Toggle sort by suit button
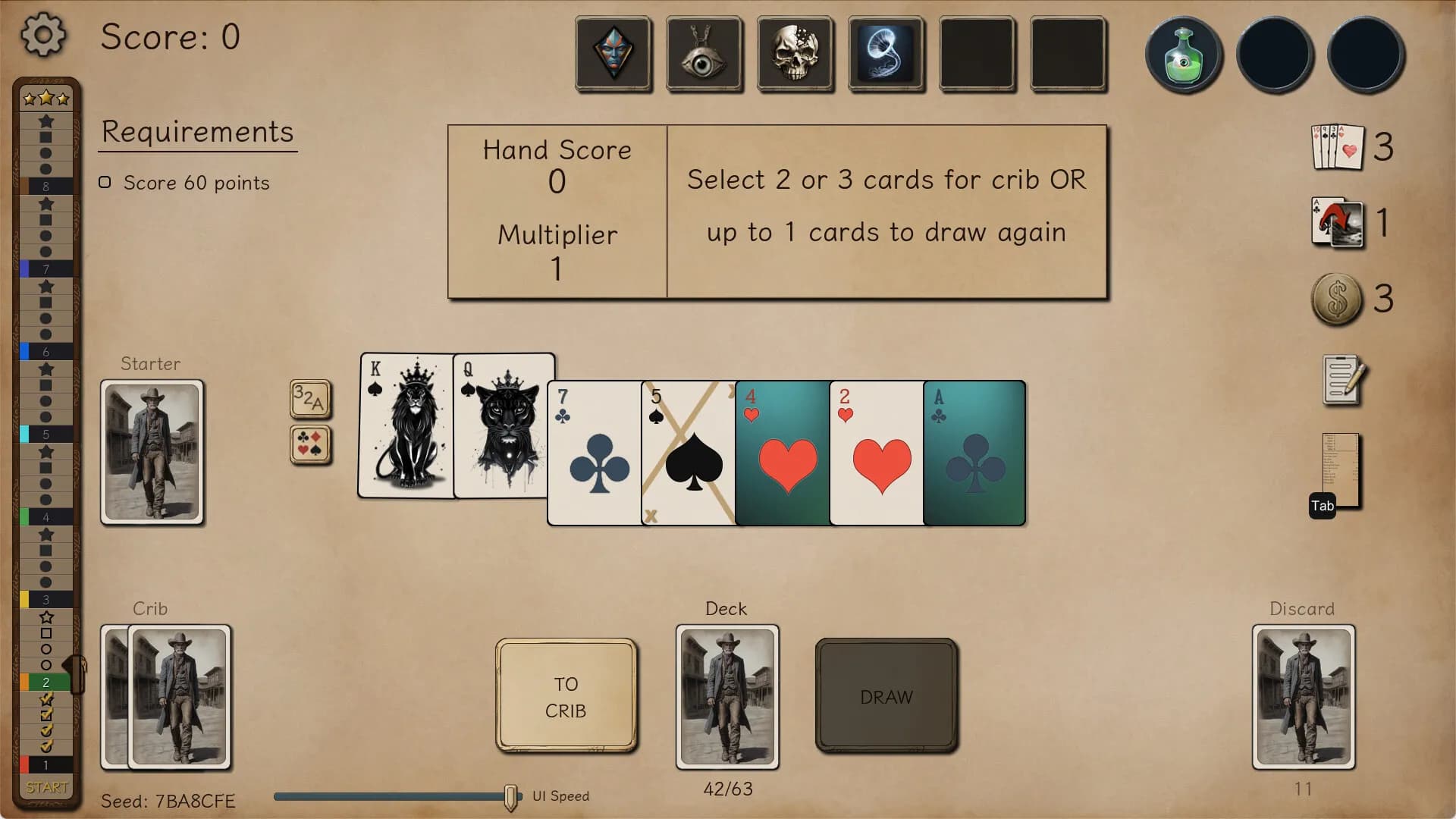Screen dimensions: 1456x819 click(310, 444)
